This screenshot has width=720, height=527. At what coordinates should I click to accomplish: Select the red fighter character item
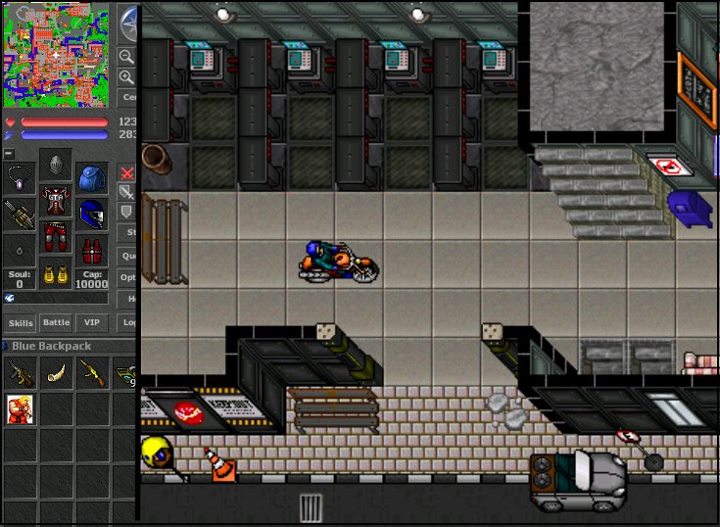[x=19, y=409]
